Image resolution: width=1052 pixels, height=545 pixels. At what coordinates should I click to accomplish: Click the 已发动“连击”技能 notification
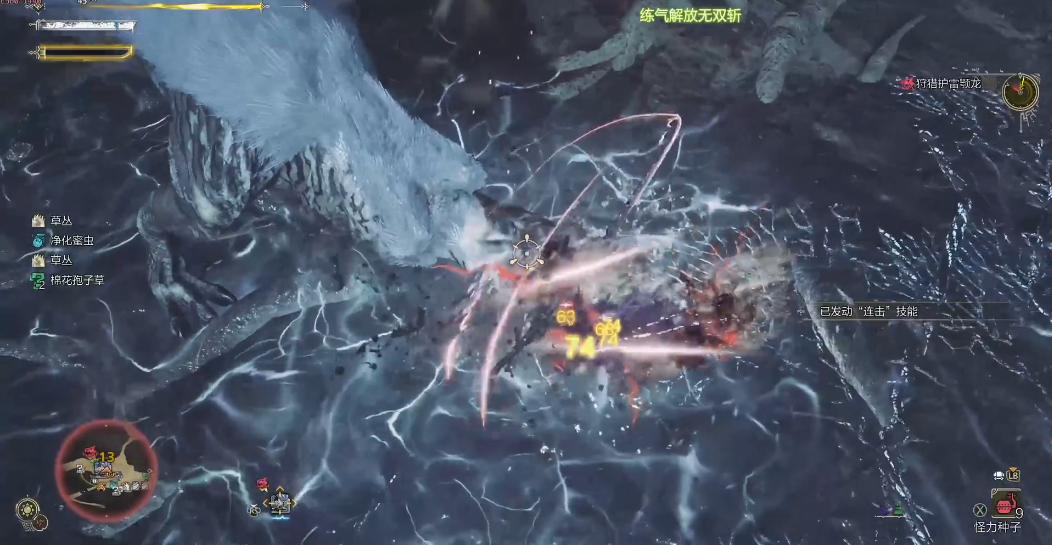pyautogui.click(x=868, y=311)
